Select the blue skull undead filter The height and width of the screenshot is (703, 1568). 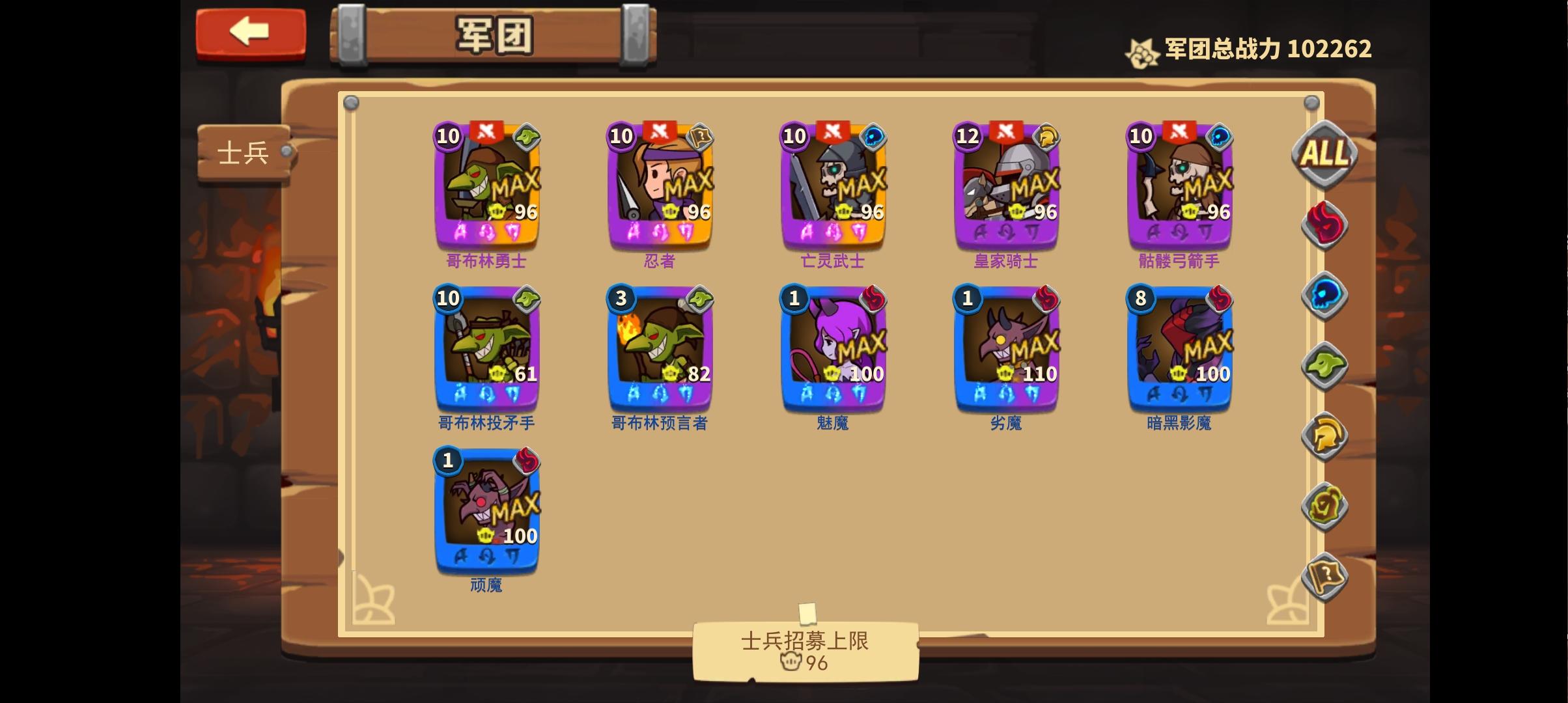[x=1324, y=295]
